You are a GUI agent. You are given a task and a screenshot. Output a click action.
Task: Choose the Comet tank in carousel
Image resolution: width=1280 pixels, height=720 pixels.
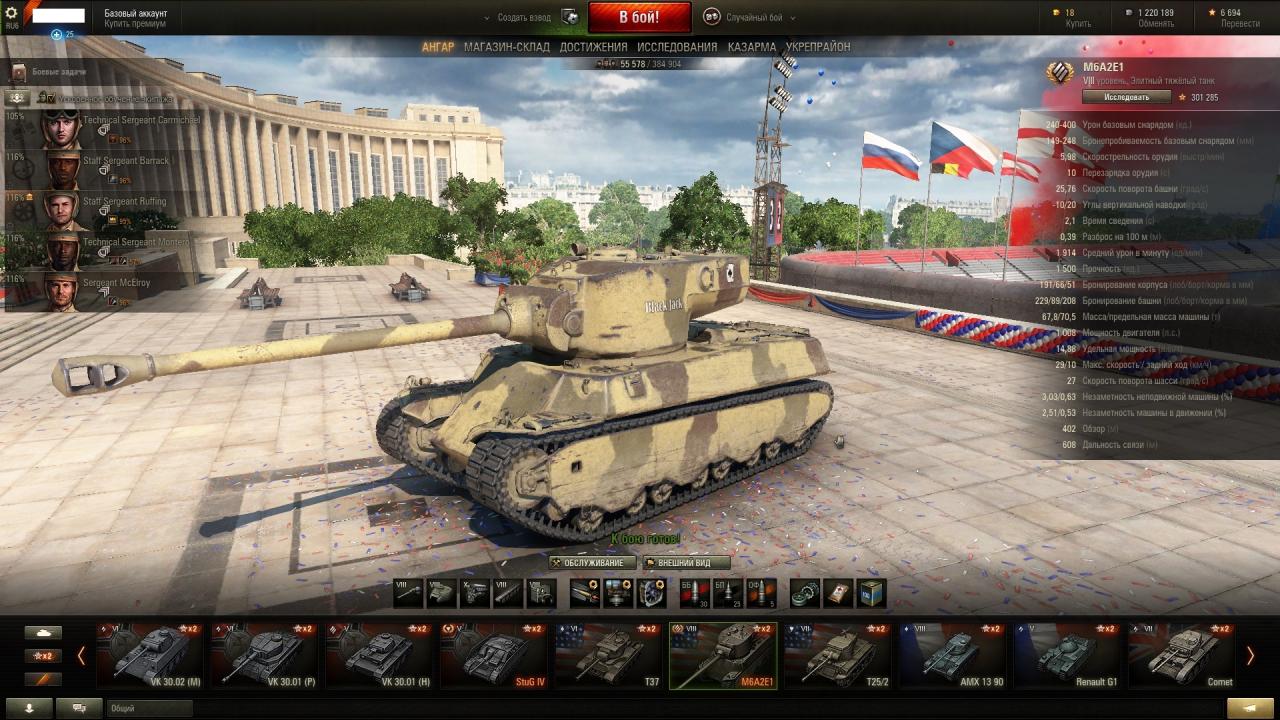1180,656
